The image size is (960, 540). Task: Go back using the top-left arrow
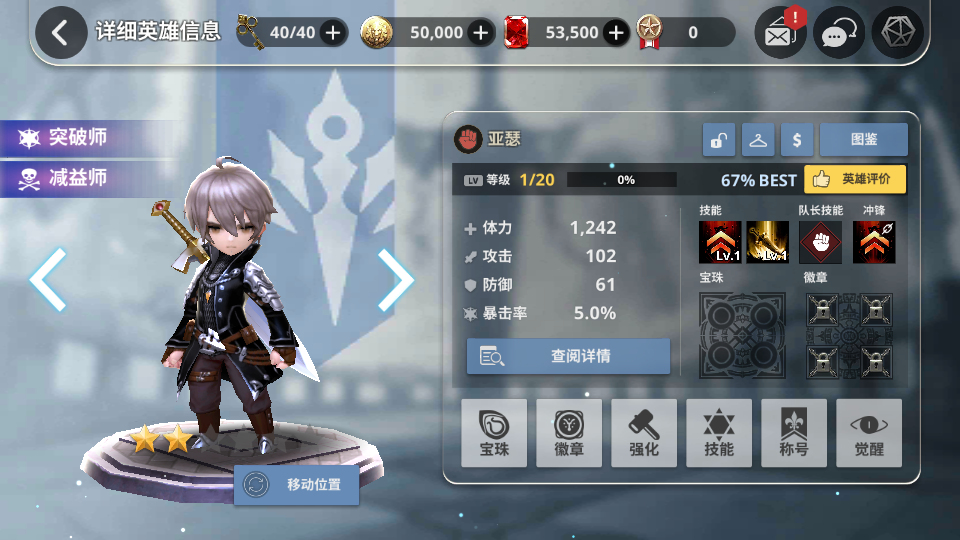(x=60, y=33)
